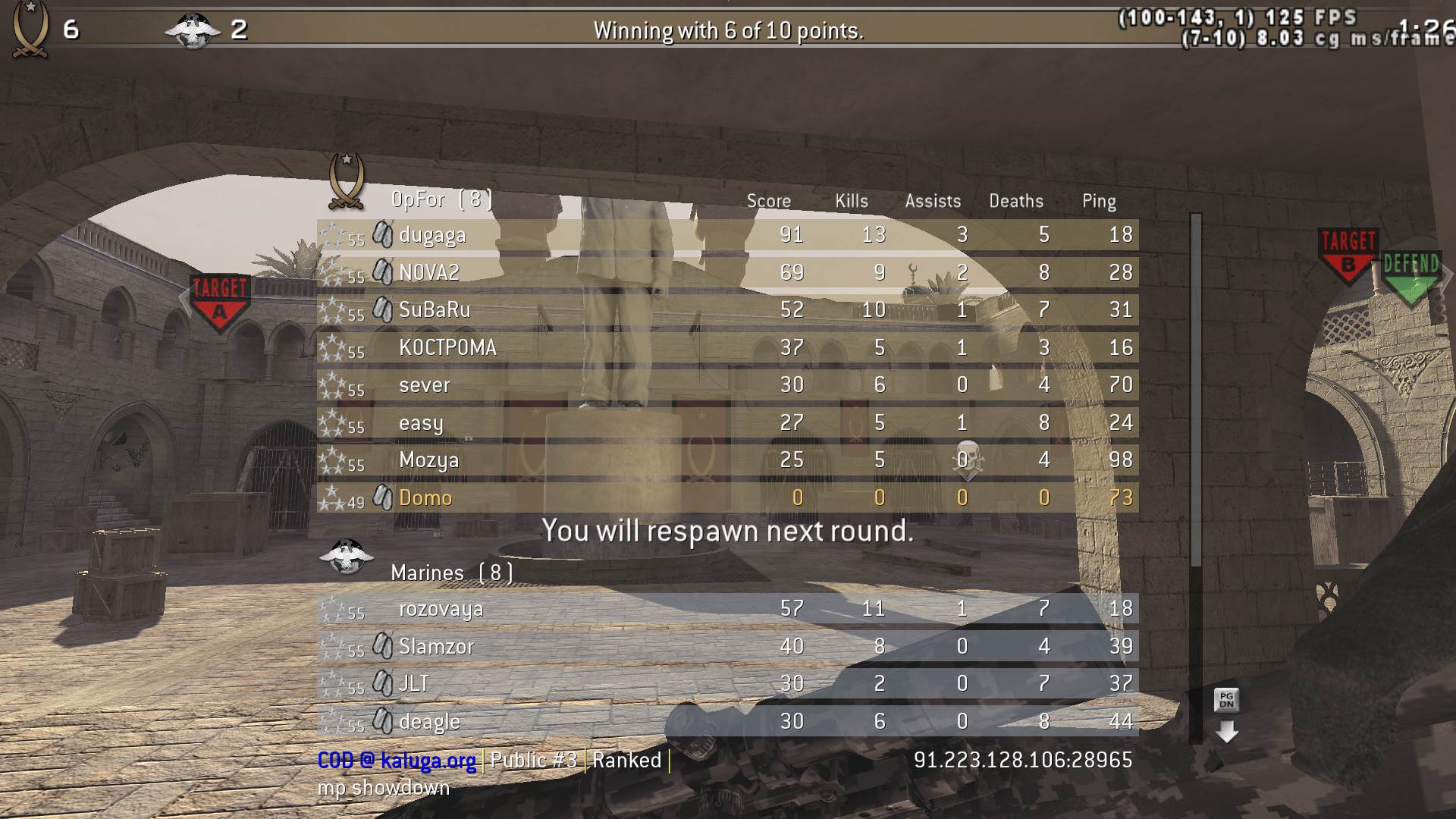Click the server IP address text
Image resolution: width=1456 pixels, height=819 pixels.
[1022, 760]
